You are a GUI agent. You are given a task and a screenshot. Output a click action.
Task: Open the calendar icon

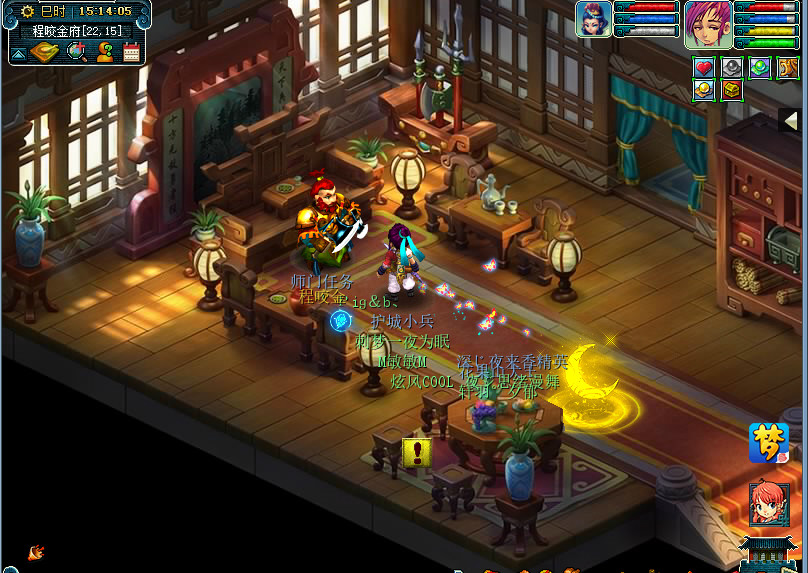point(131,52)
